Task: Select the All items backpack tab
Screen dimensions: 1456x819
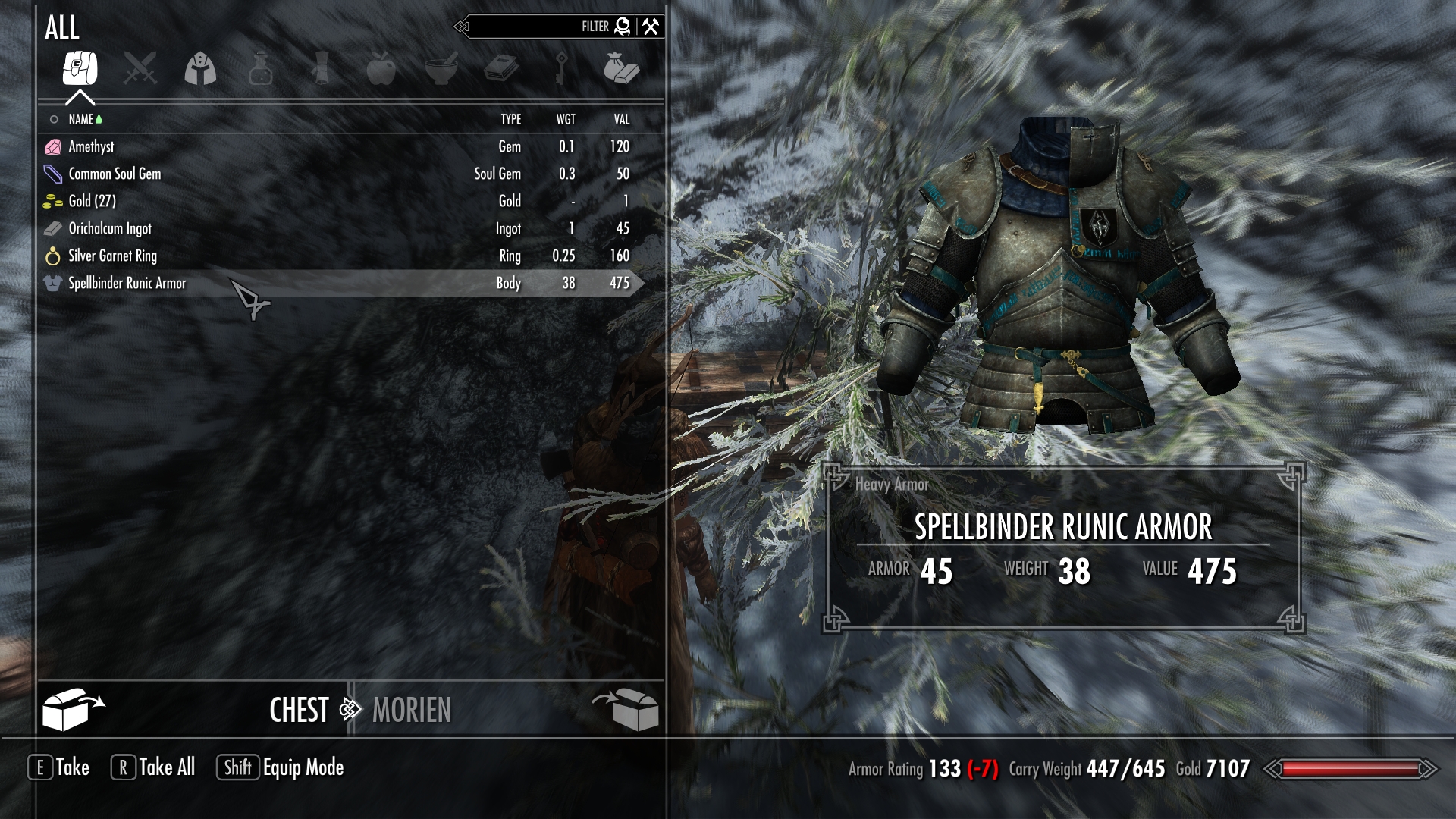Action: point(80,69)
